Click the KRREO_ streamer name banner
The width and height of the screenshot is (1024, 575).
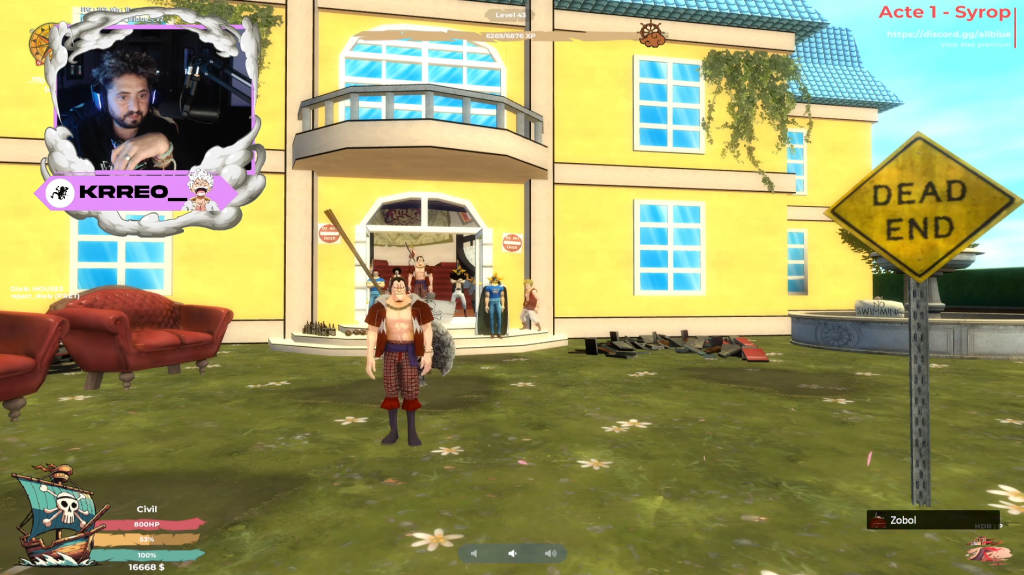tap(136, 190)
